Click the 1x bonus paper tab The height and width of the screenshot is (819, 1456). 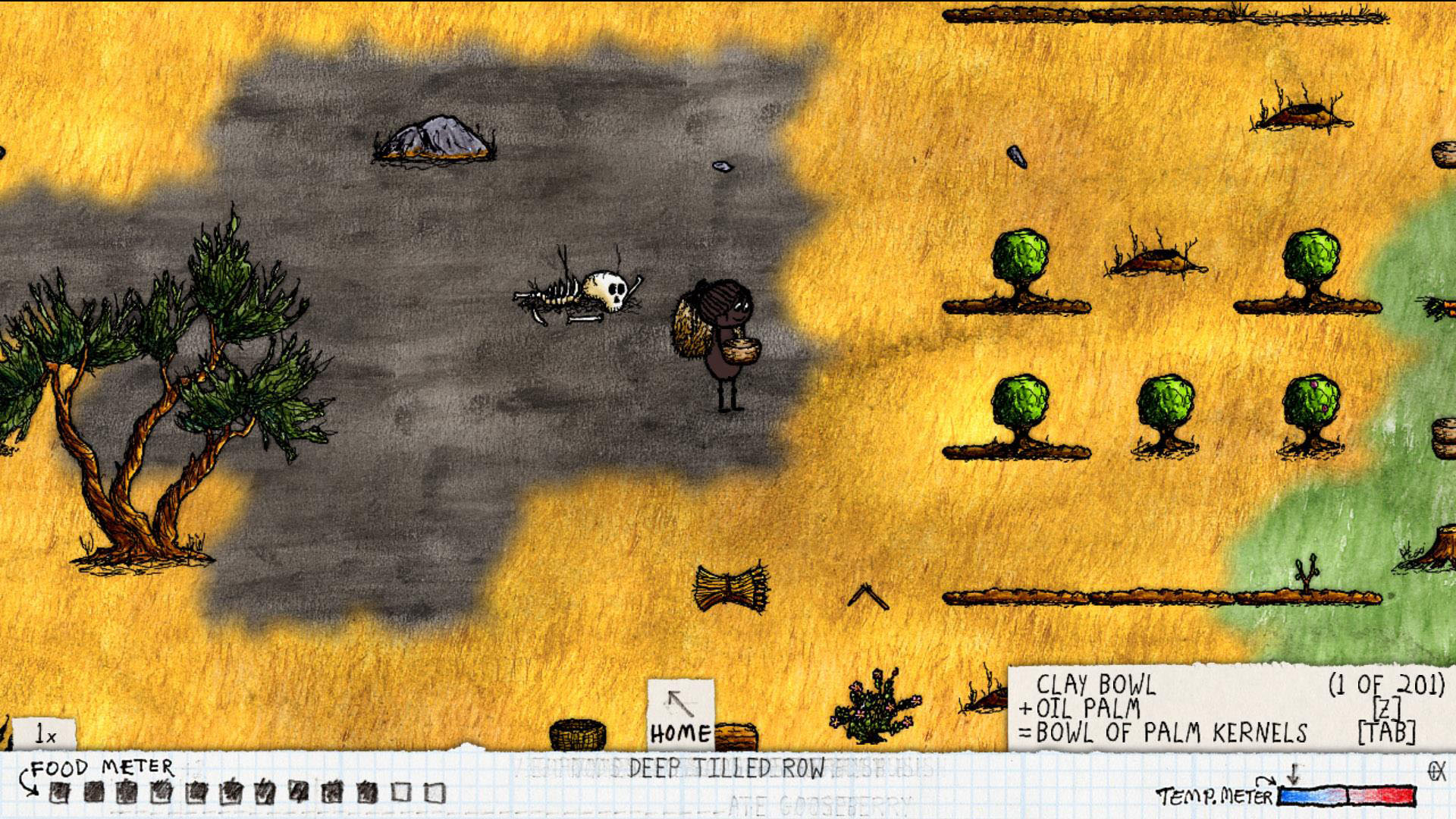[45, 734]
